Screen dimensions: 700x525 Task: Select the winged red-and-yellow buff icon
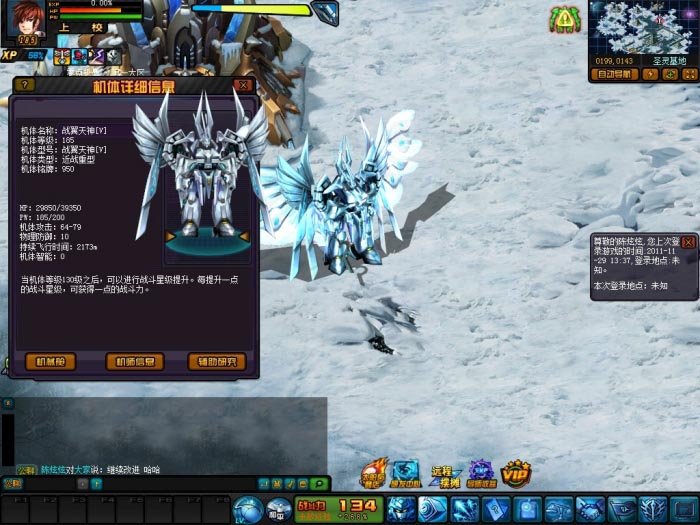pos(62,56)
